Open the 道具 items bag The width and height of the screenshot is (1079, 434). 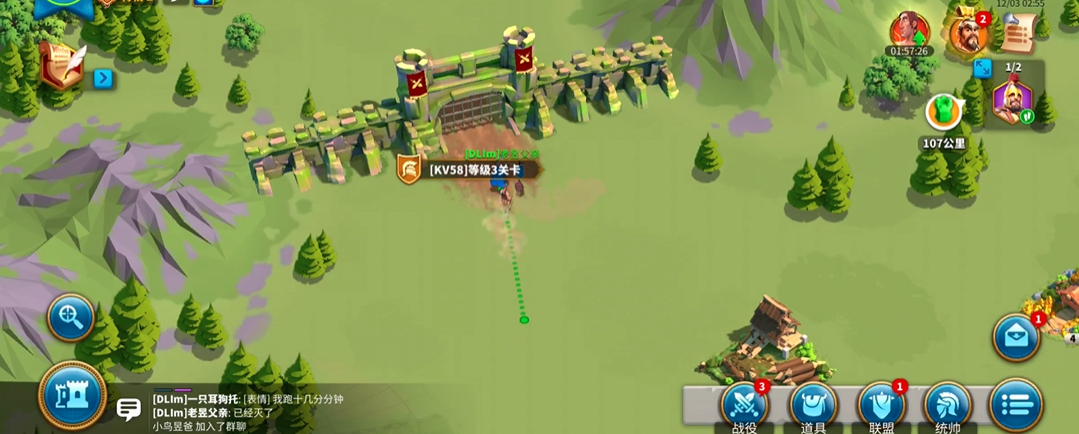coord(812,407)
